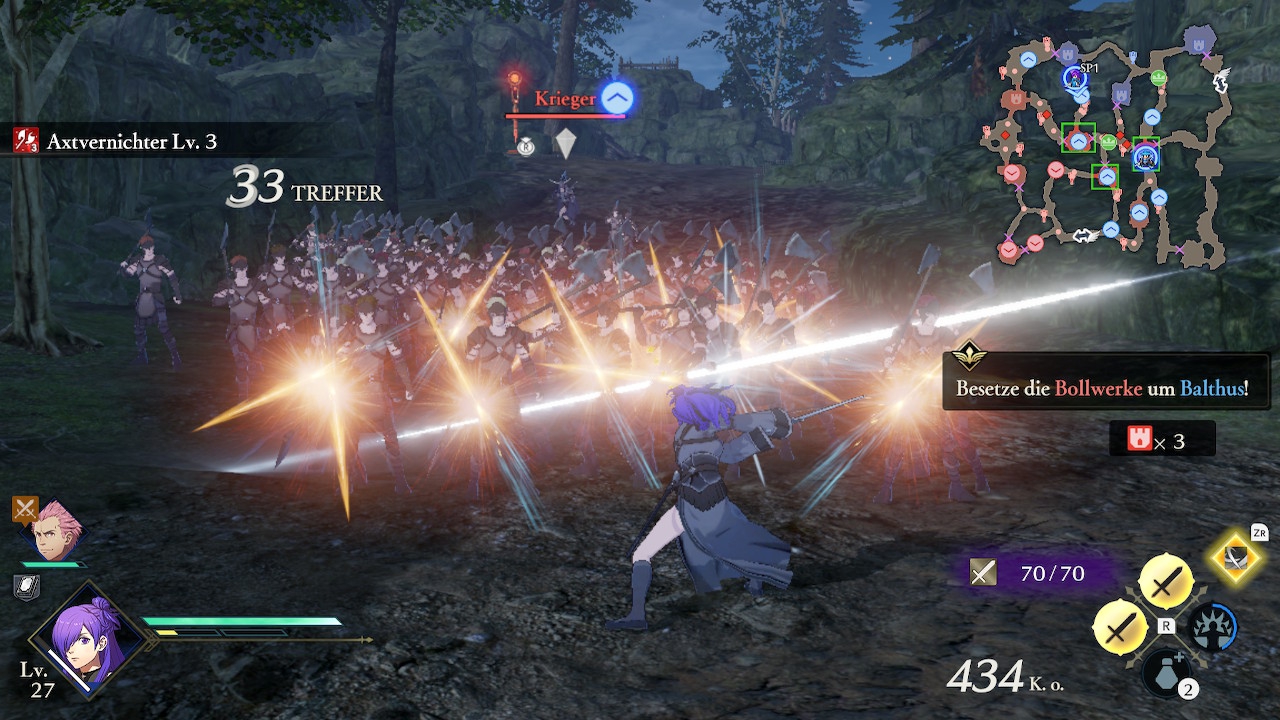Open the battlefield minimap
This screenshot has height=720, width=1280.
click(1112, 150)
